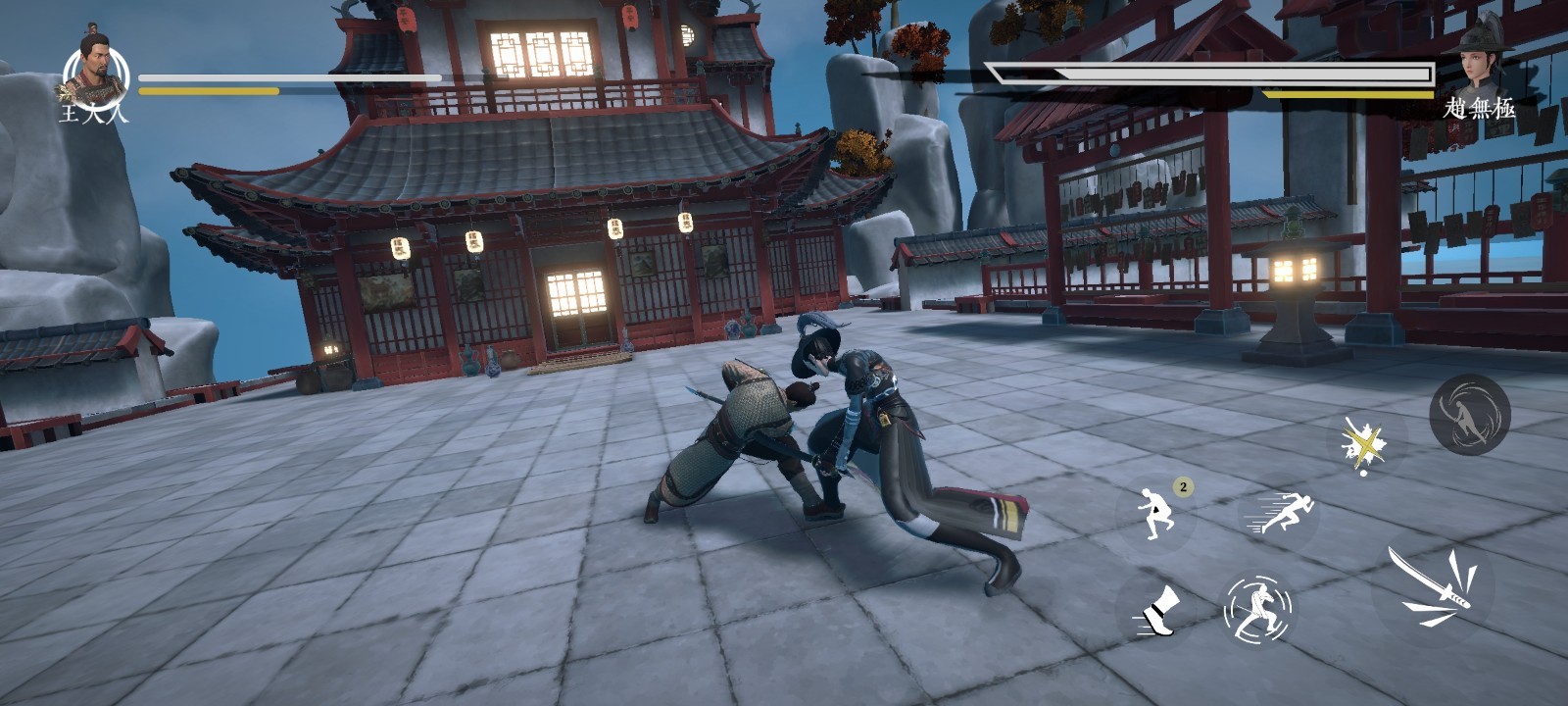Click the 趙無極 opponent portrait

pos(1480,61)
